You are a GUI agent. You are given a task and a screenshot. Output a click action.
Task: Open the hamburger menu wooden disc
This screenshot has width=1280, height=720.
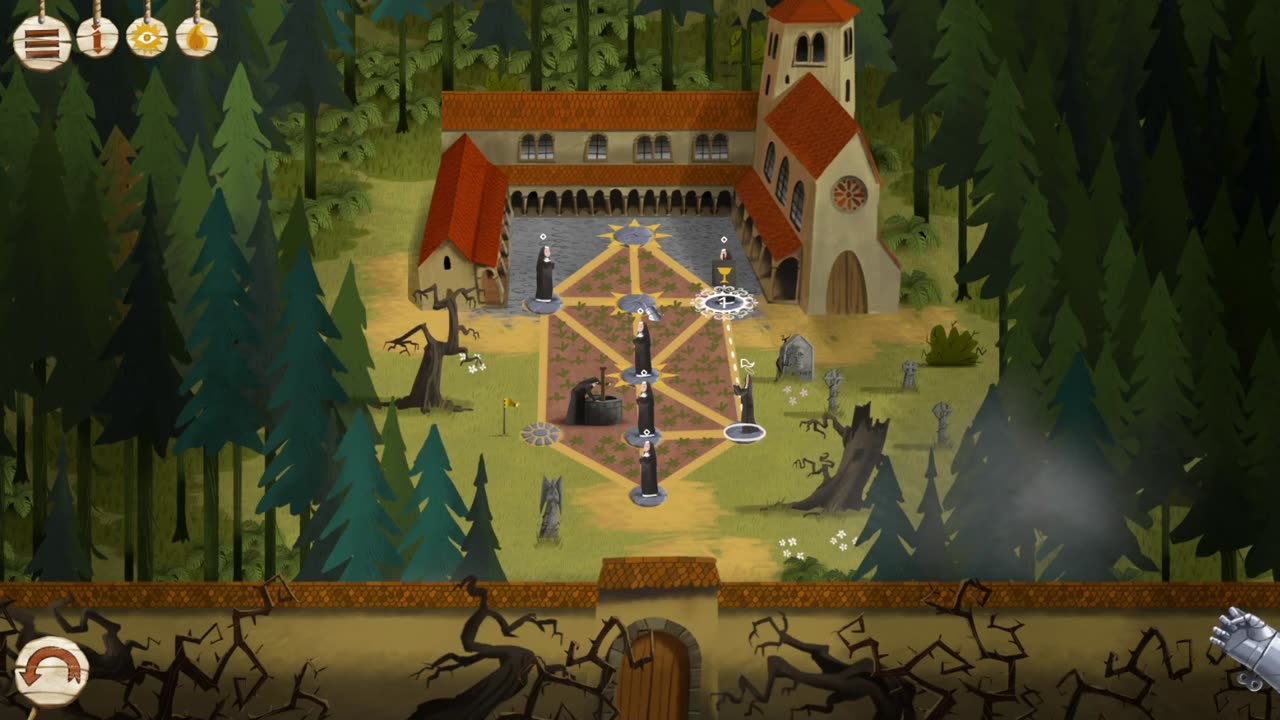pos(42,41)
